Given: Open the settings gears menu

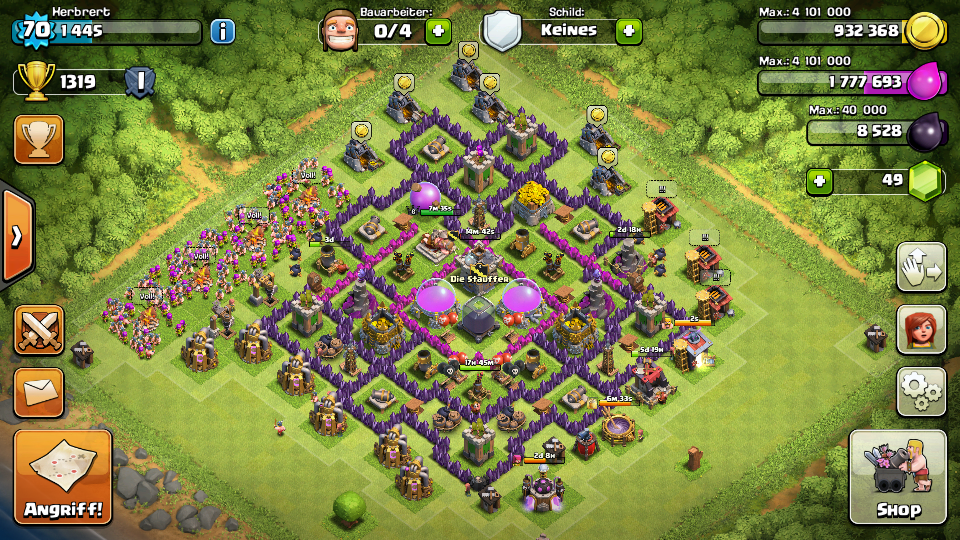Looking at the screenshot, I should tap(921, 391).
